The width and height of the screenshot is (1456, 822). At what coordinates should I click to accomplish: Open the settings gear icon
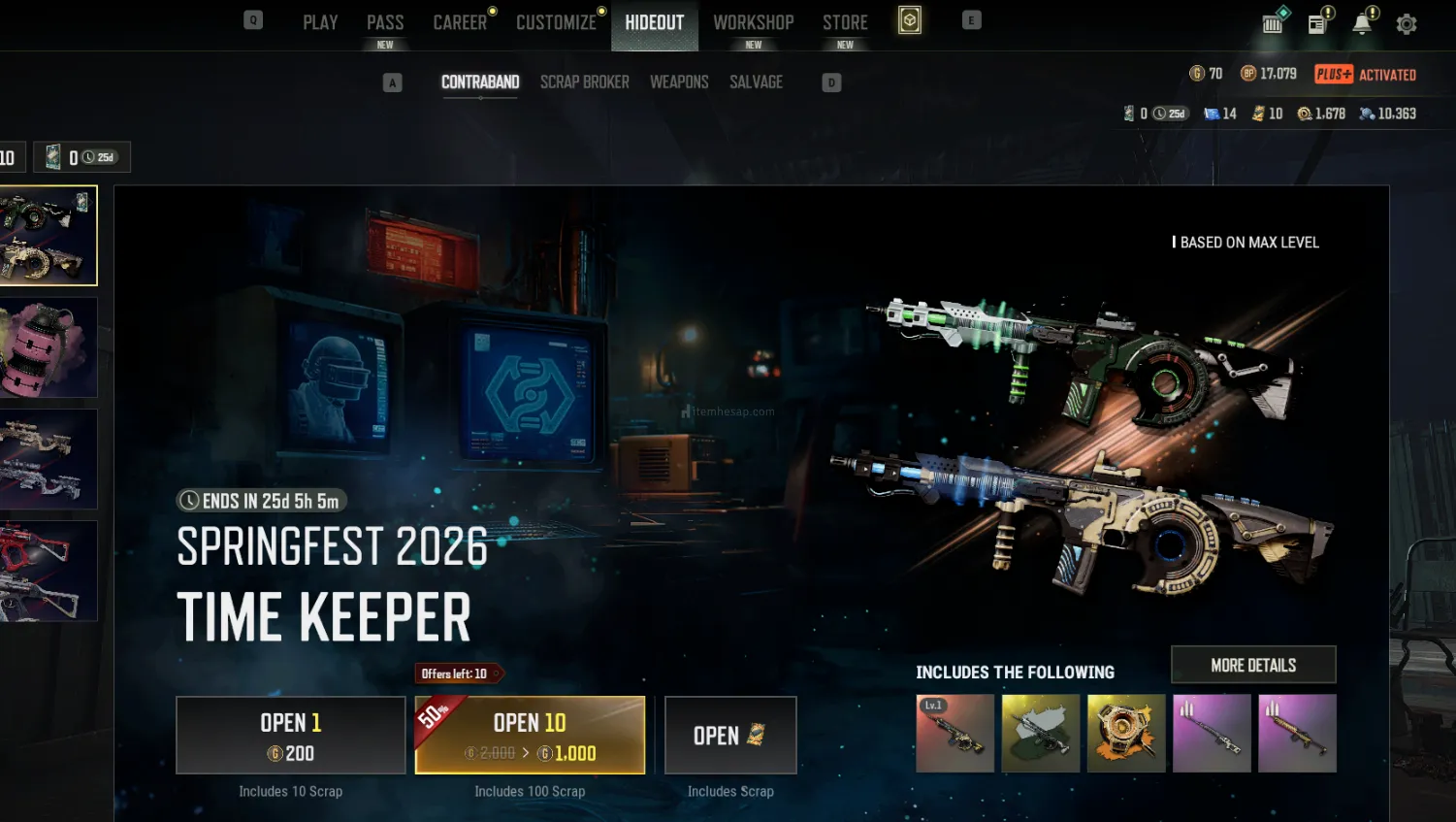click(x=1407, y=24)
